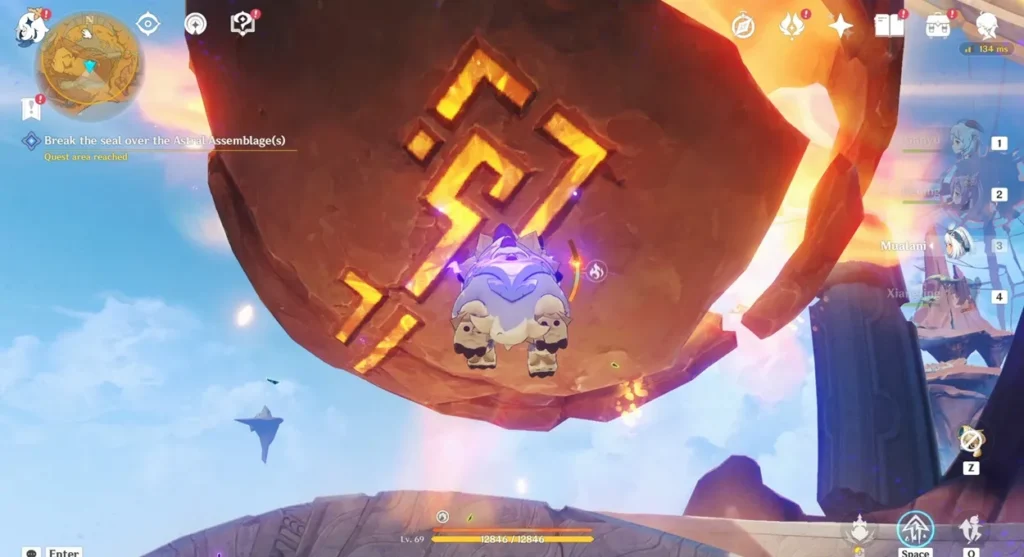Open the Battle Pass emblem icon
This screenshot has width=1024, height=557.
[x=792, y=26]
